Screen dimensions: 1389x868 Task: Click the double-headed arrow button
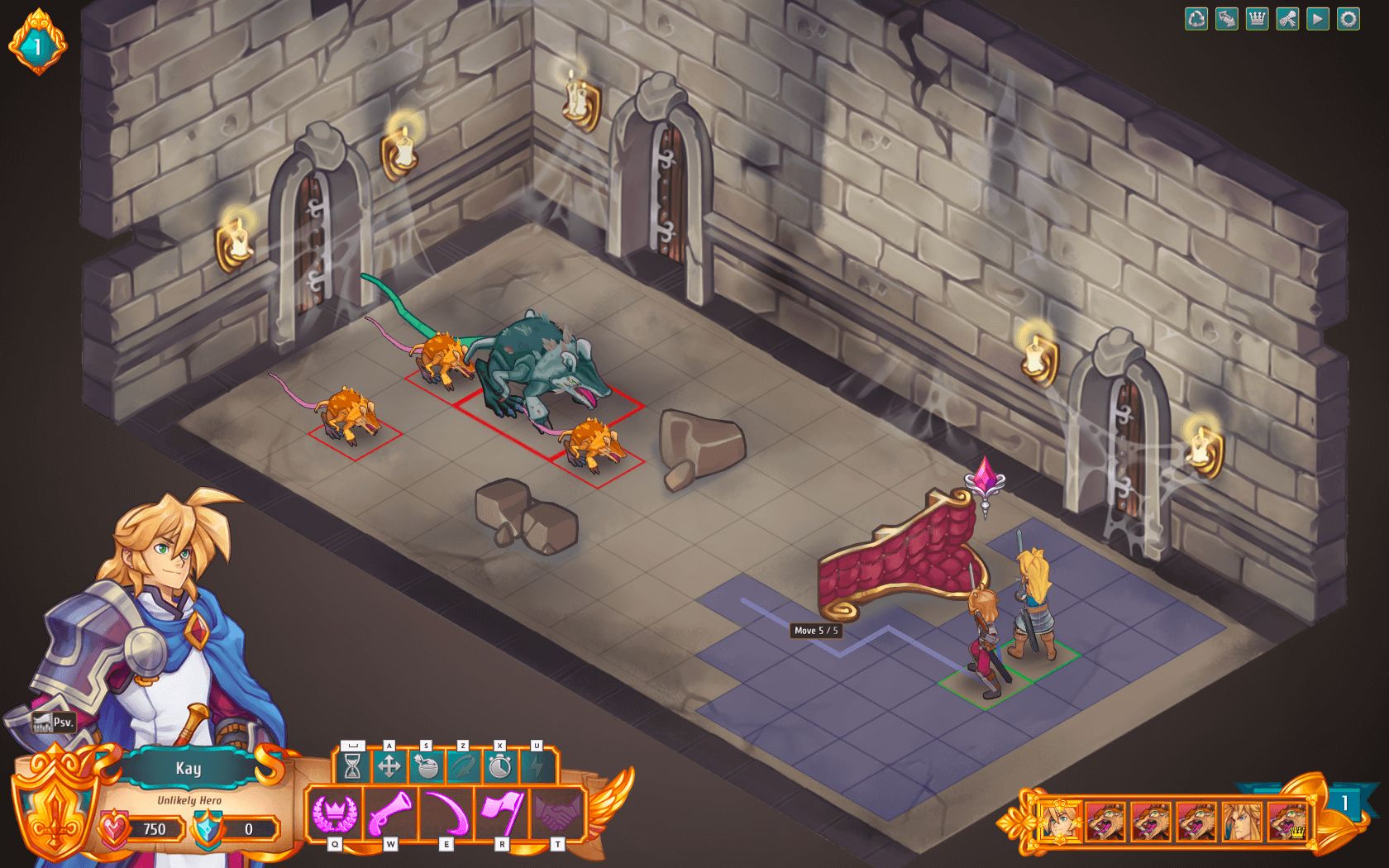pos(1227,19)
